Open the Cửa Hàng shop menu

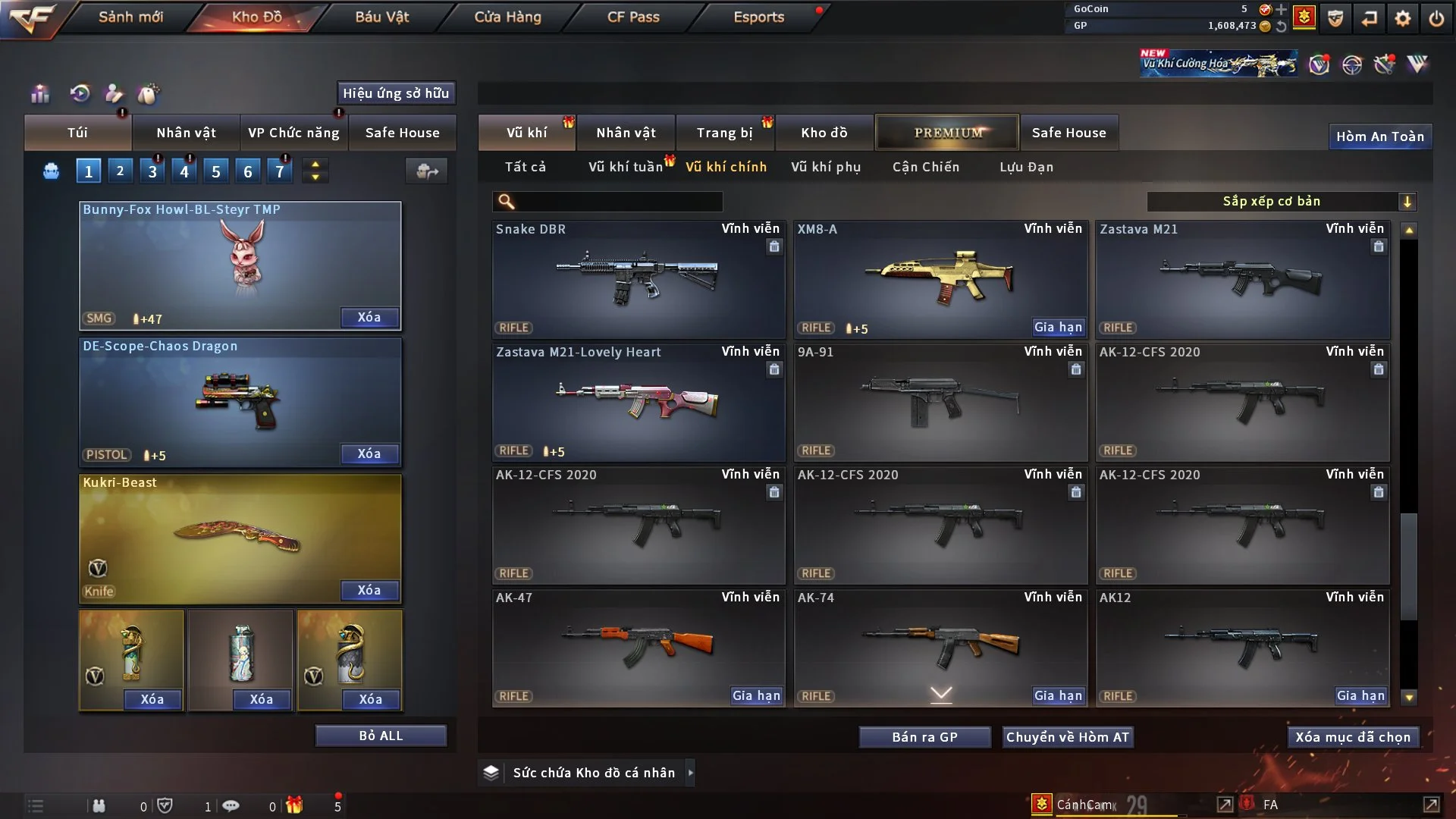pyautogui.click(x=507, y=17)
